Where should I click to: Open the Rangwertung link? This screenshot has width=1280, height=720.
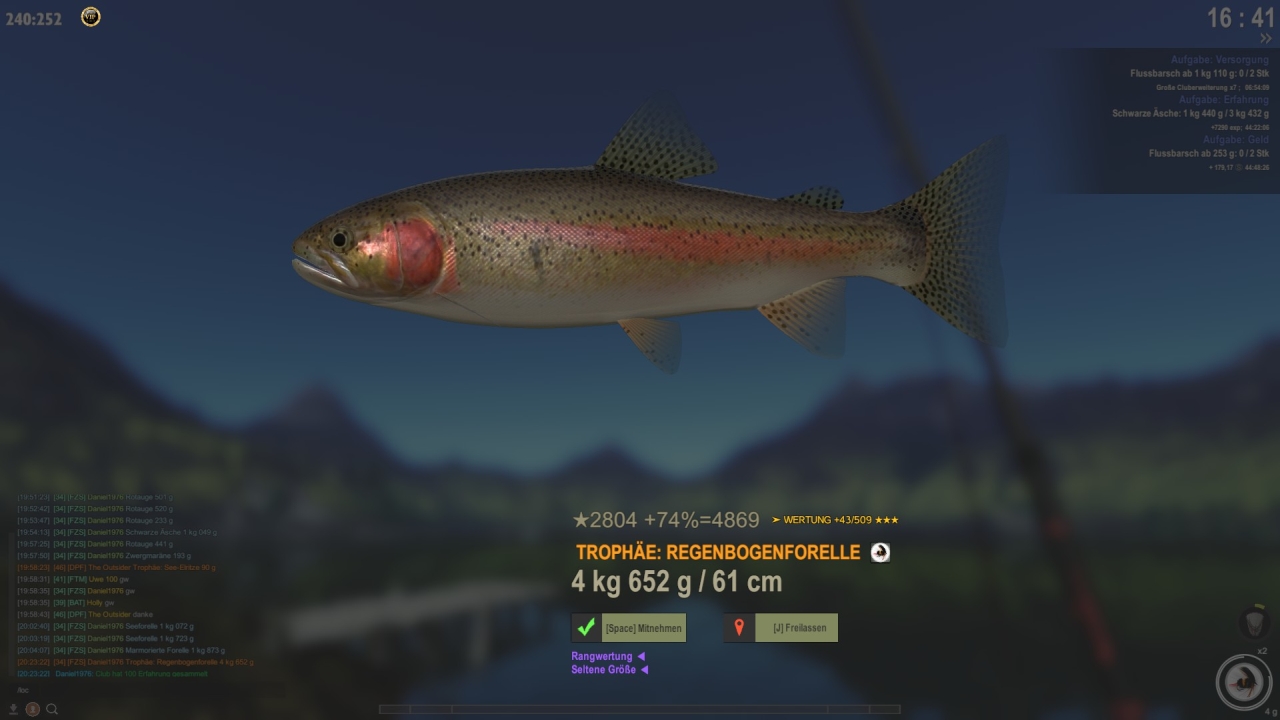(603, 656)
